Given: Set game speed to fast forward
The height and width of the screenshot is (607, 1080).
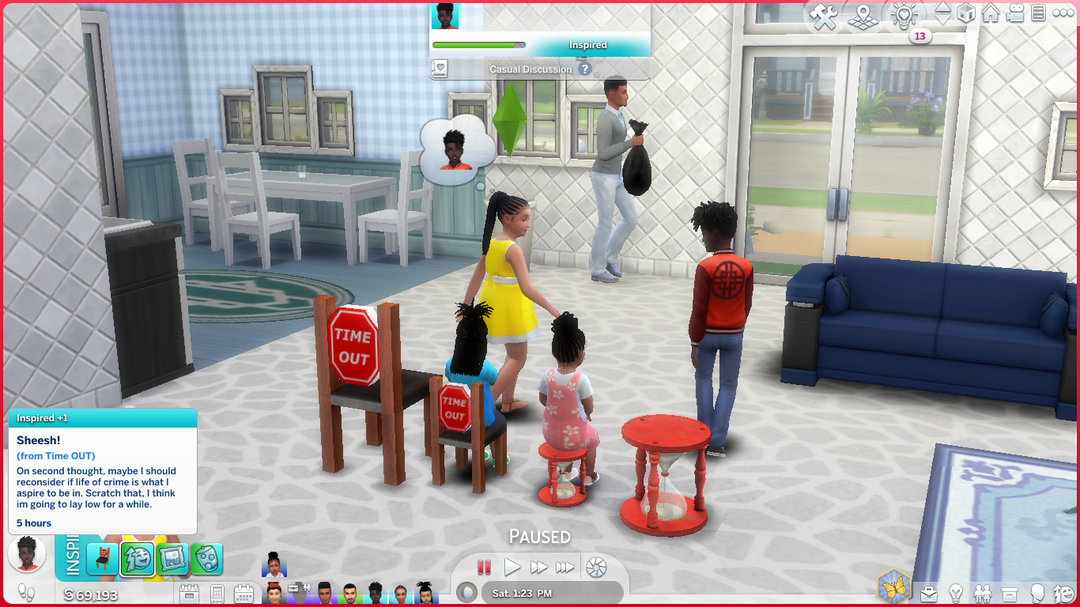Looking at the screenshot, I should pos(539,567).
